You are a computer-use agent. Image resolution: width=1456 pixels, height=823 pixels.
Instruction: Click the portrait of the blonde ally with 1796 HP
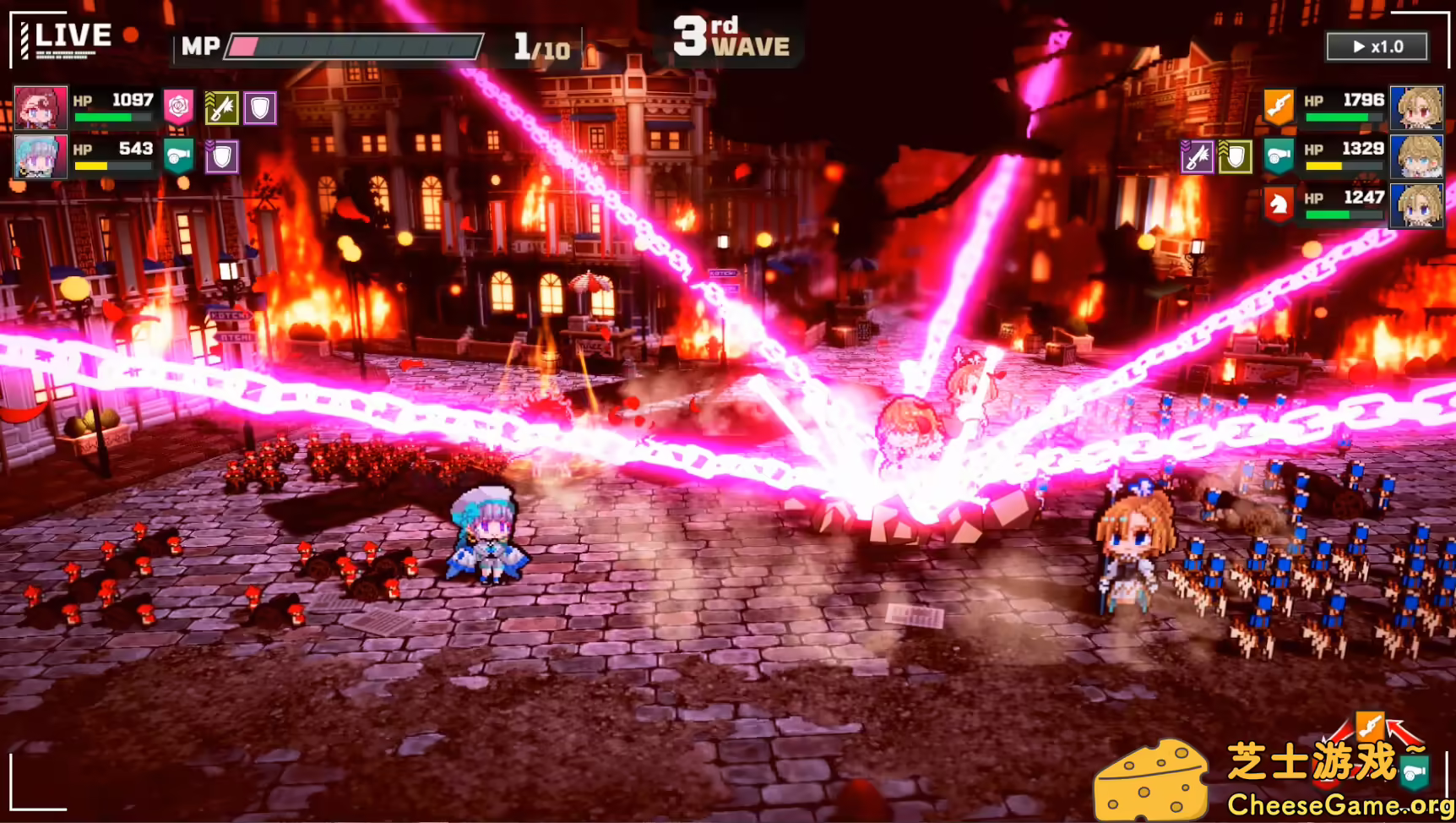tap(1416, 106)
